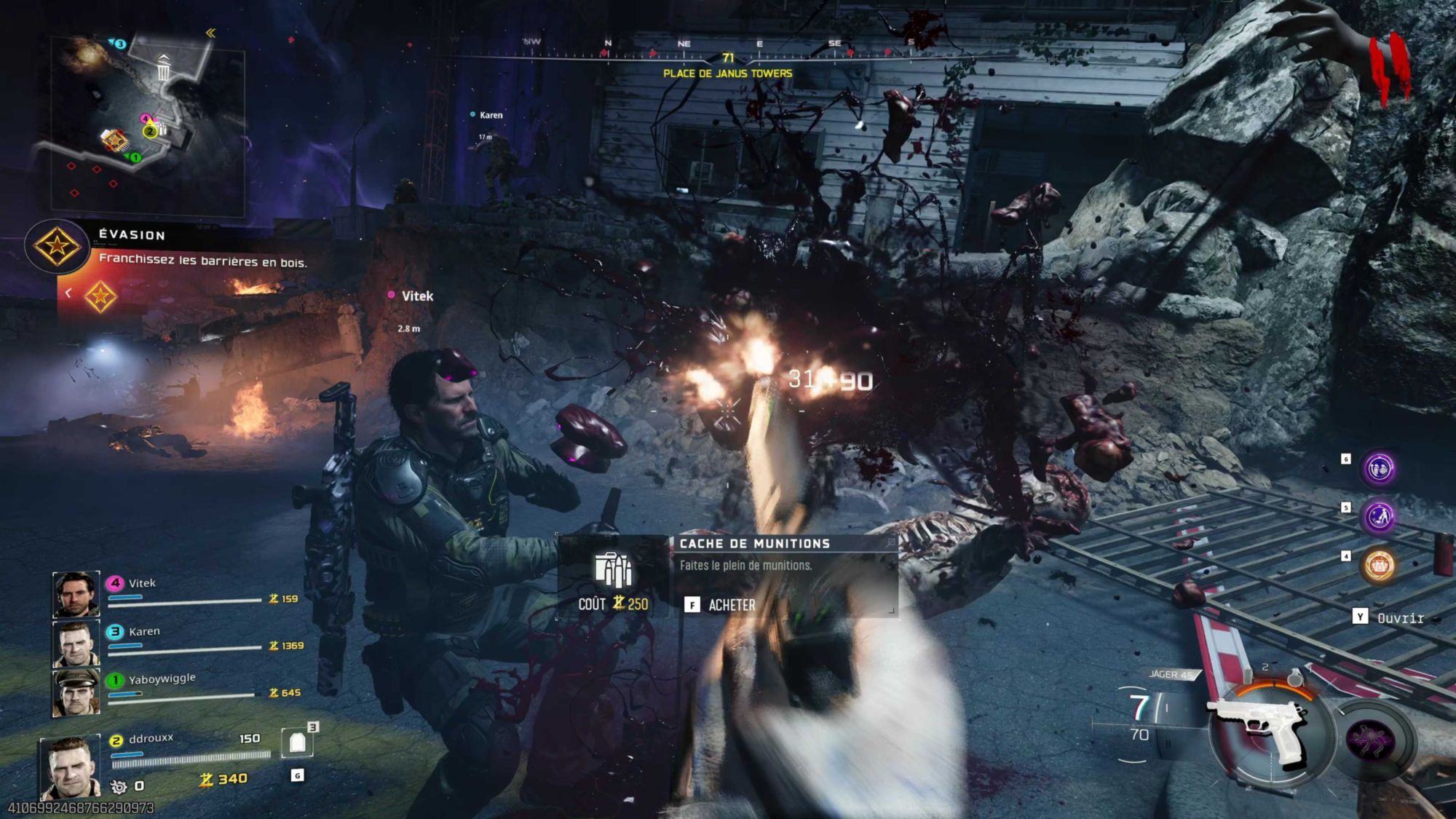Screen dimensions: 1456x819
Task: Activate the top purple GobbleGum in slot 6
Action: 1379,468
